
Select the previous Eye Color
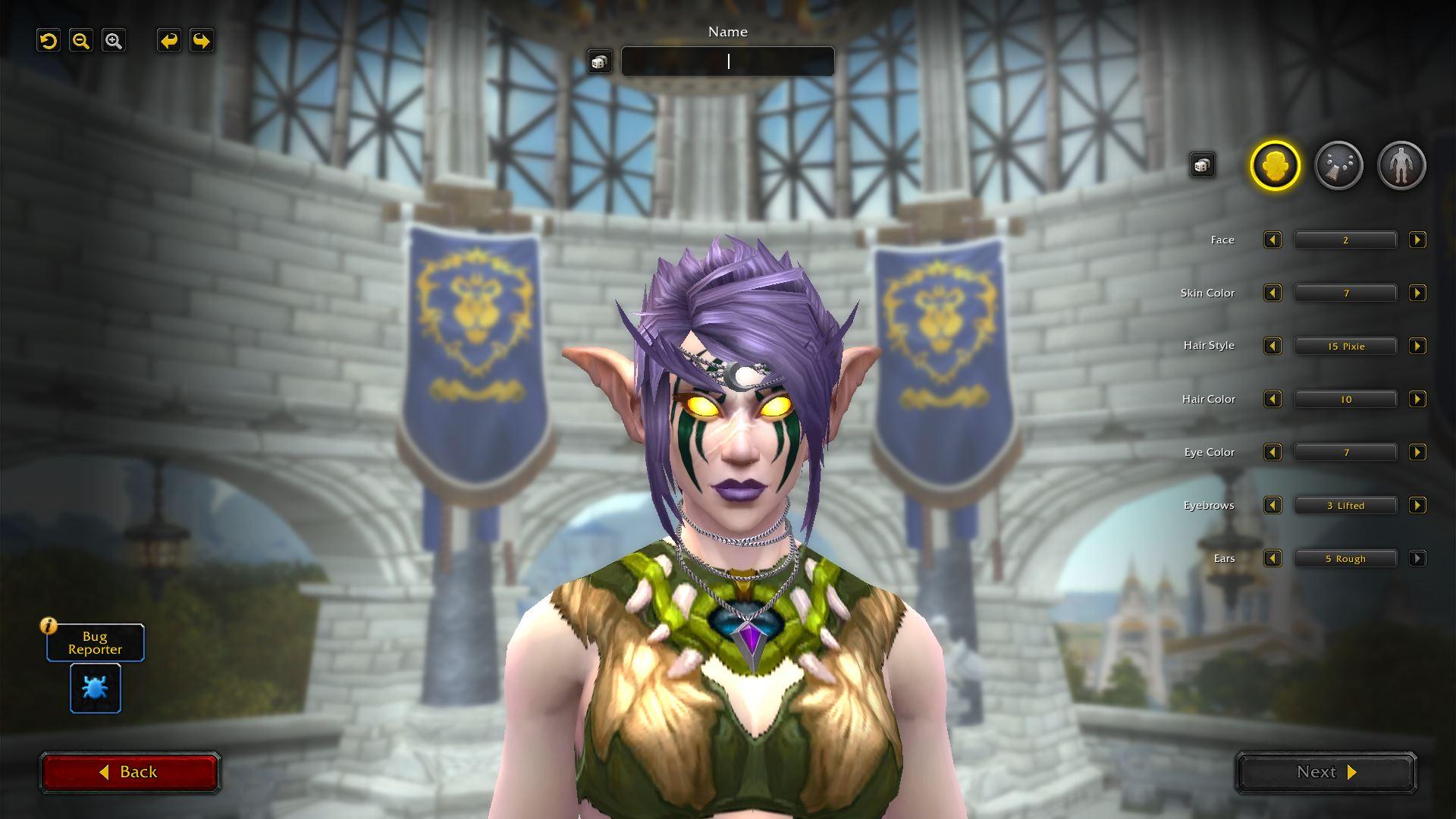1272,453
